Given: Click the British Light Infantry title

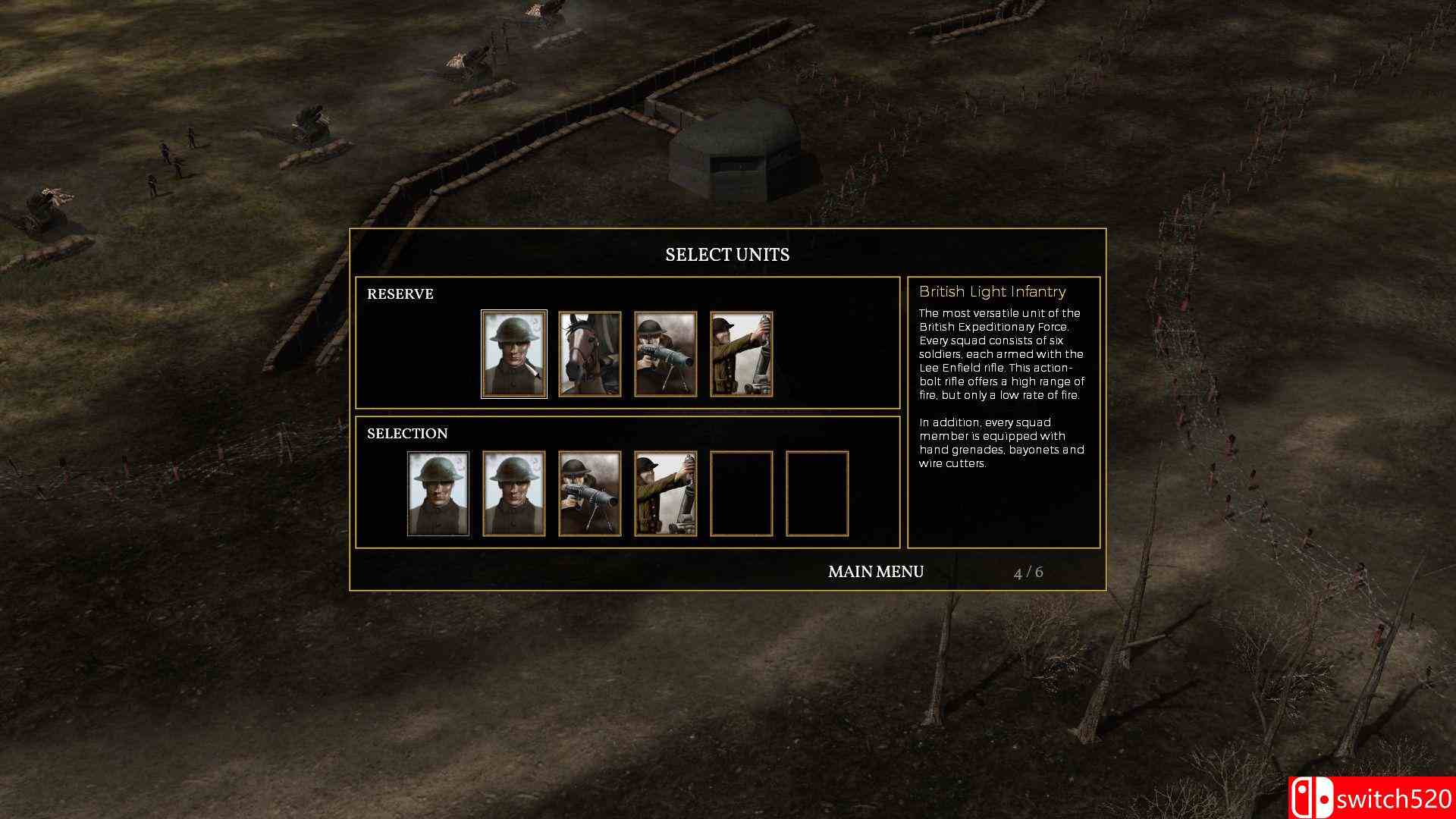Looking at the screenshot, I should pyautogui.click(x=992, y=292).
